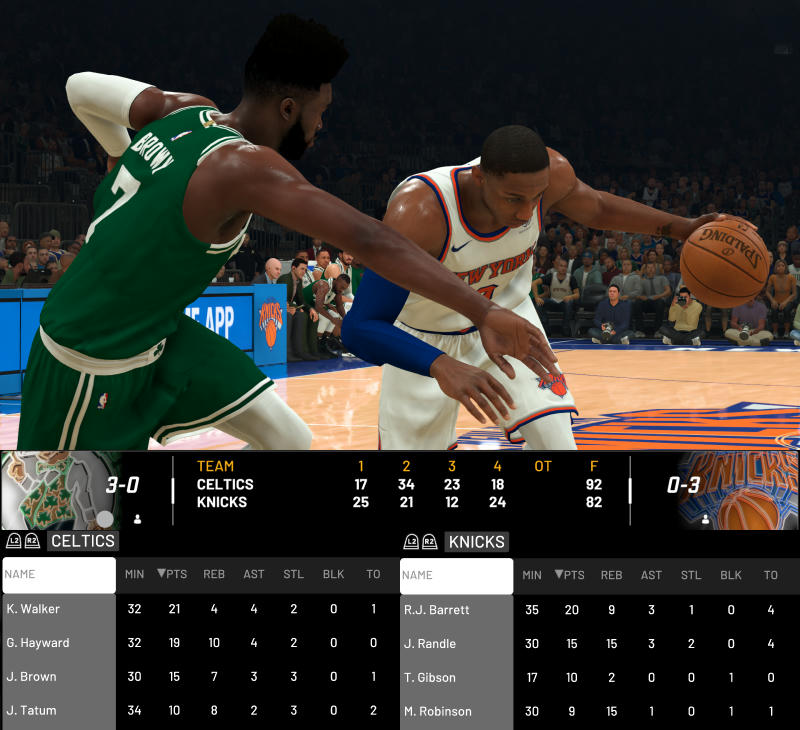This screenshot has width=800, height=730.
Task: Sort the Celtics table by MIN column
Action: click(134, 575)
